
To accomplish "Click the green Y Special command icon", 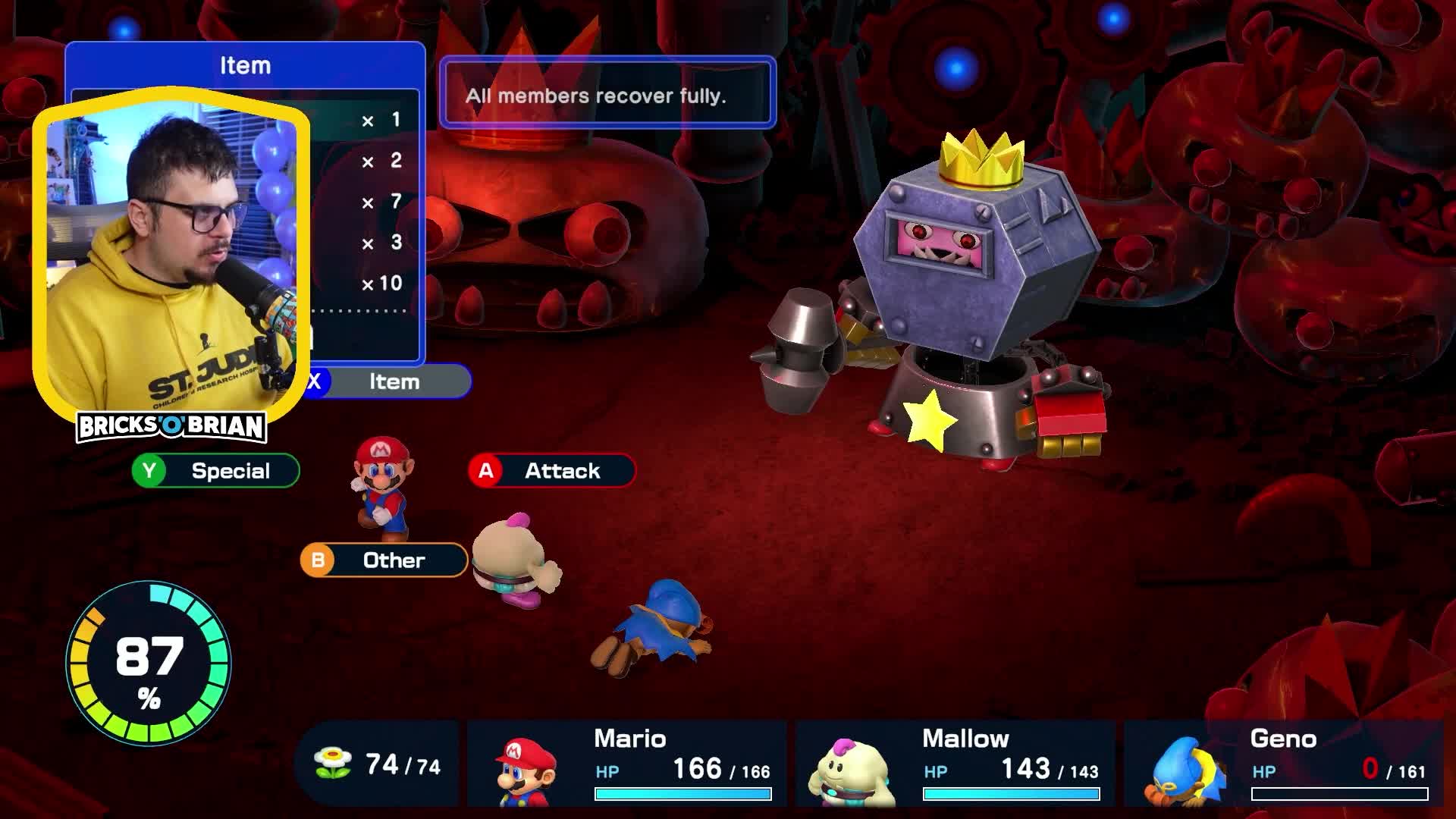I will tap(149, 470).
